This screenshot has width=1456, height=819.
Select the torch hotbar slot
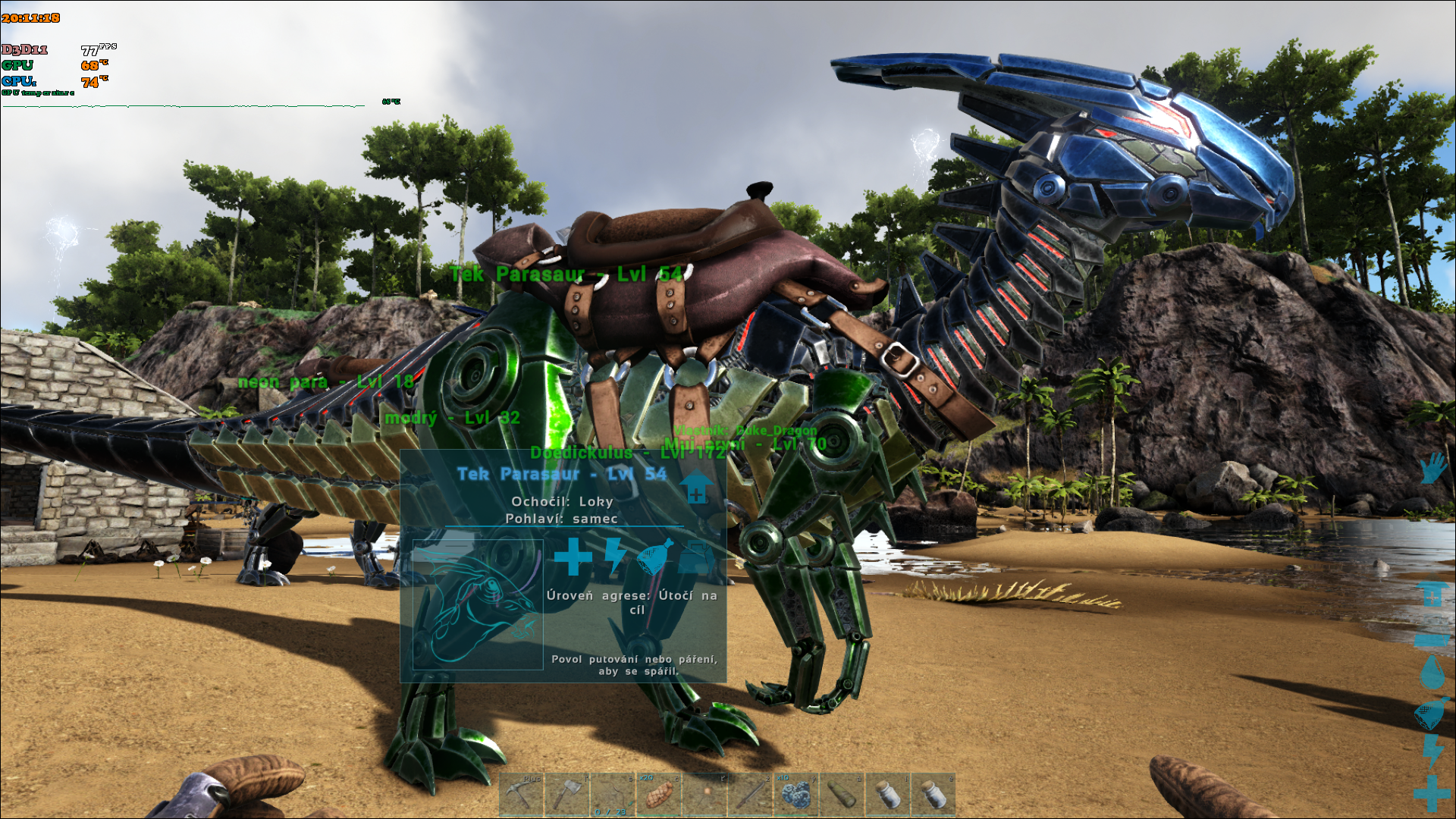tap(704, 794)
